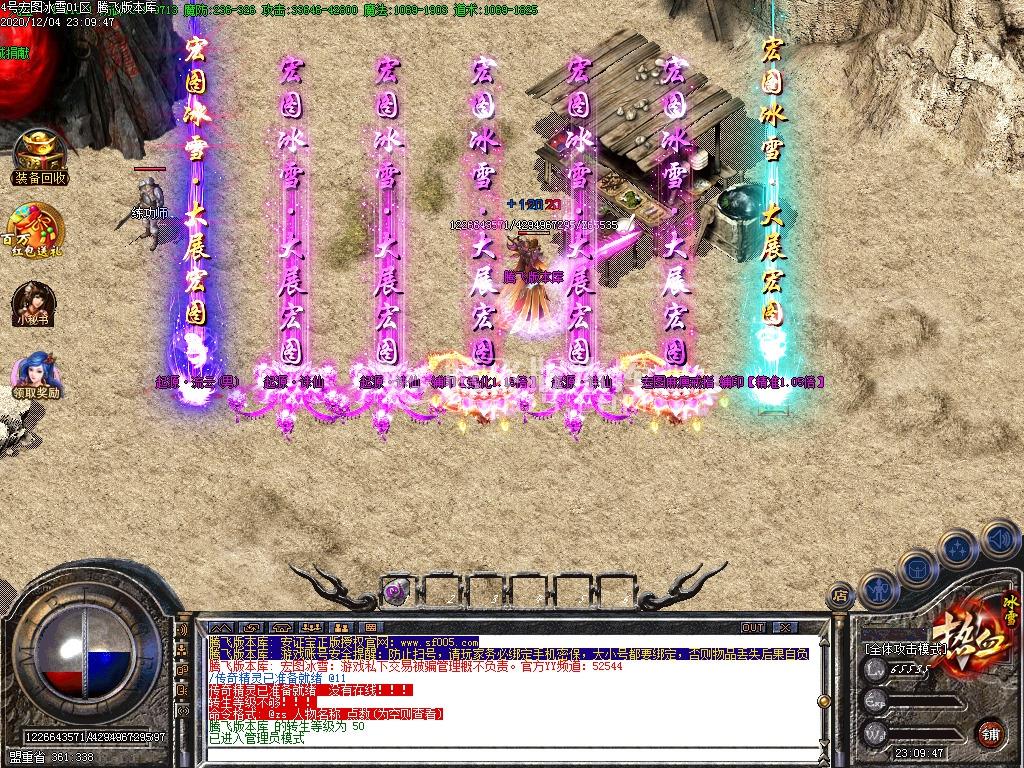Toggle sound with the speaker button
1024x768 pixels.
tap(999, 538)
